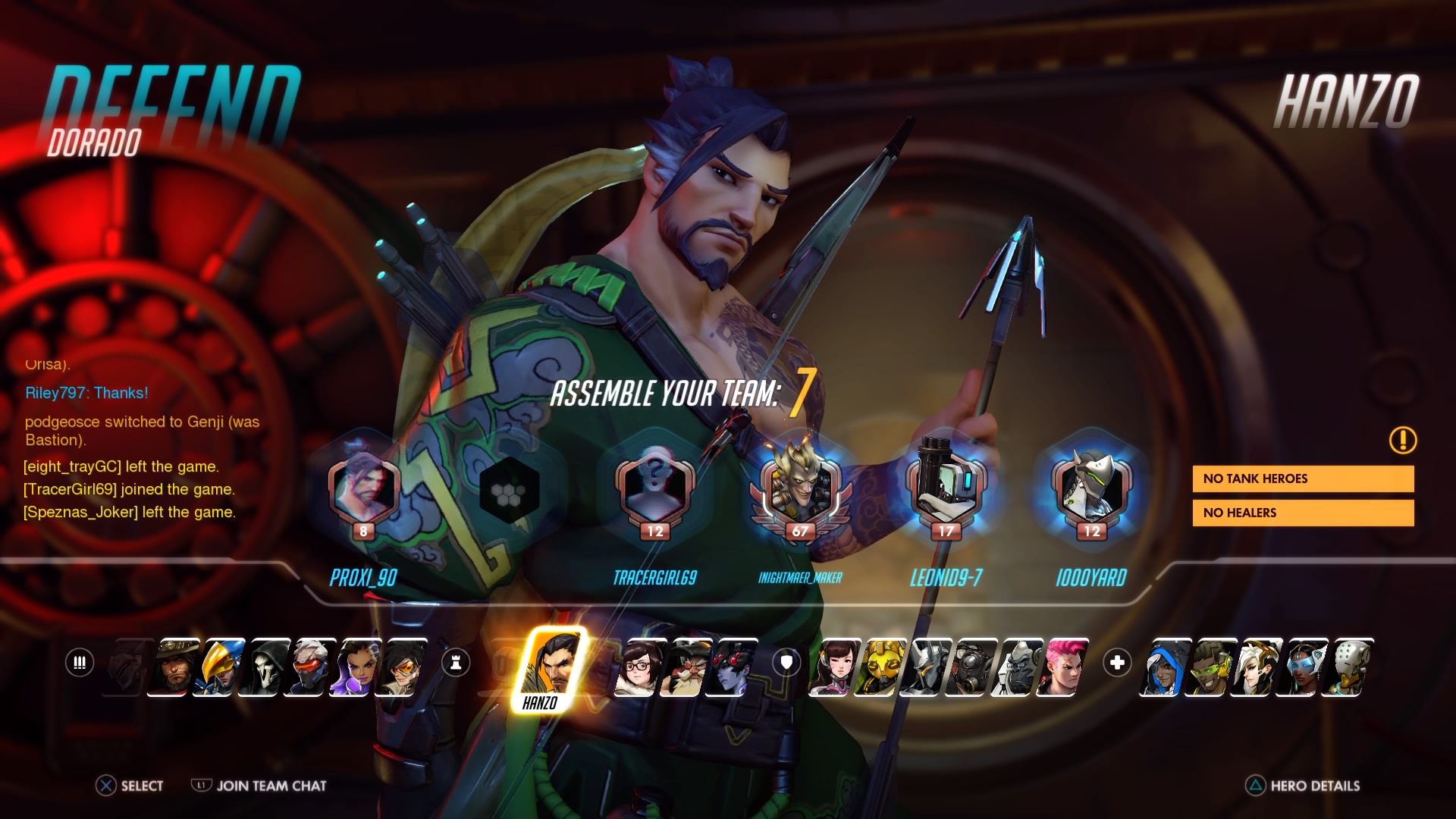This screenshot has height=819, width=1456.
Task: Pick the Orisa hero tile
Action: click(880, 667)
